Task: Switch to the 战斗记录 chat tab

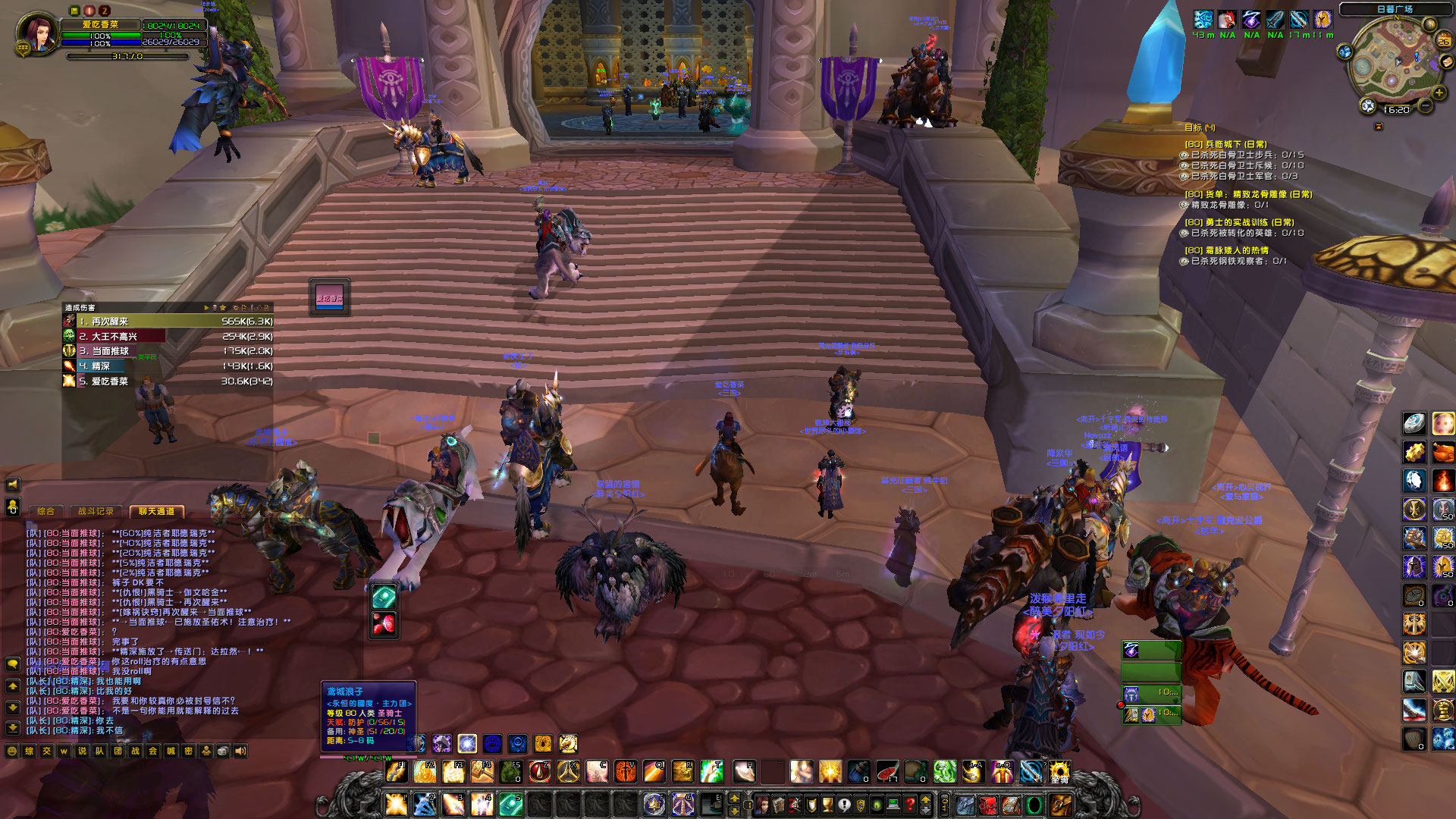Action: [97, 512]
